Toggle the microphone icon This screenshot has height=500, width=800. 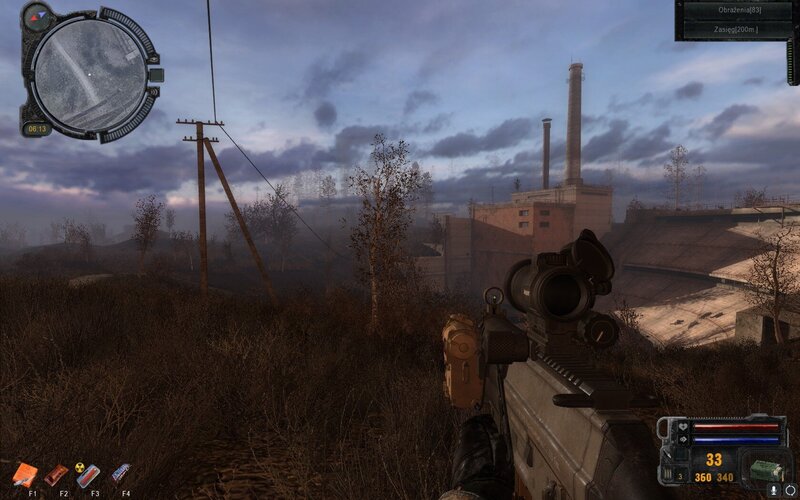(x=772, y=490)
